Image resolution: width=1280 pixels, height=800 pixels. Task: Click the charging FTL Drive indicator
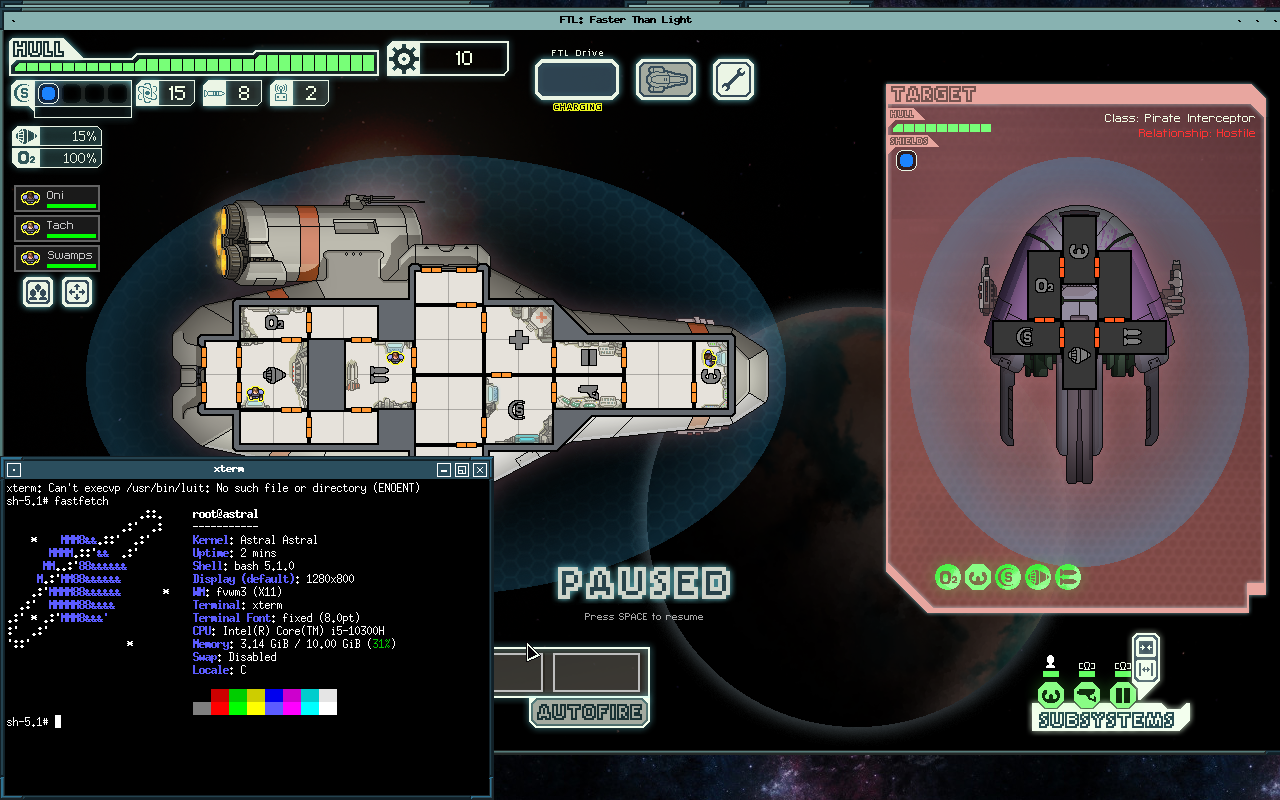pos(577,79)
